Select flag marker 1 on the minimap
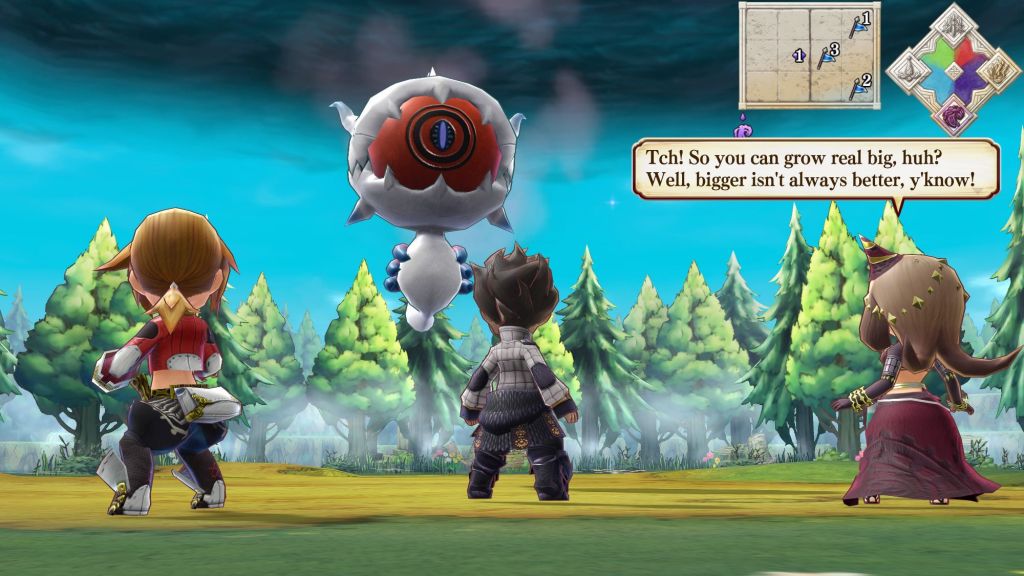The height and width of the screenshot is (576, 1024). (858, 24)
